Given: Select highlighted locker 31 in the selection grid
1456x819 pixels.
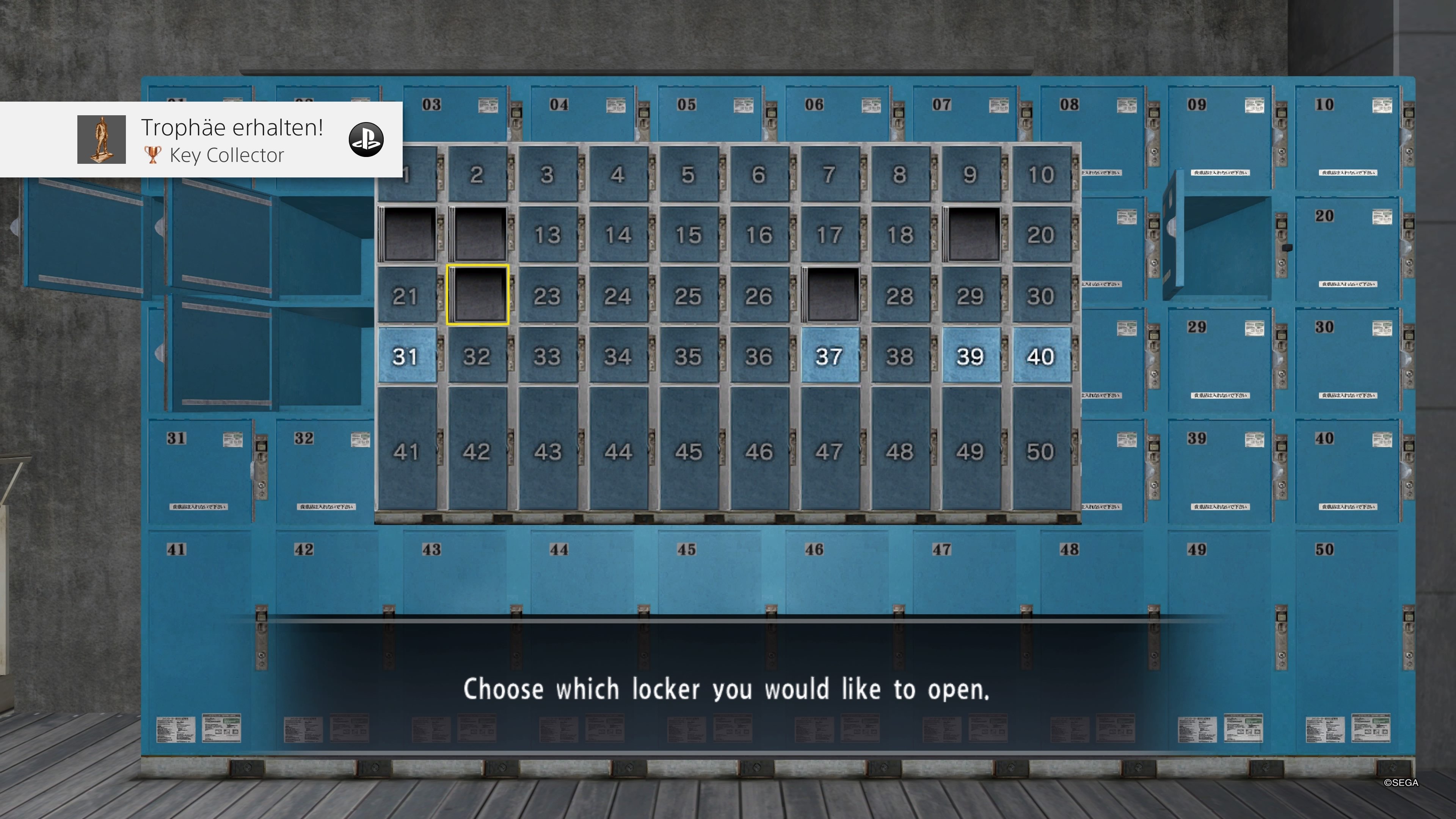Looking at the screenshot, I should pos(406,356).
